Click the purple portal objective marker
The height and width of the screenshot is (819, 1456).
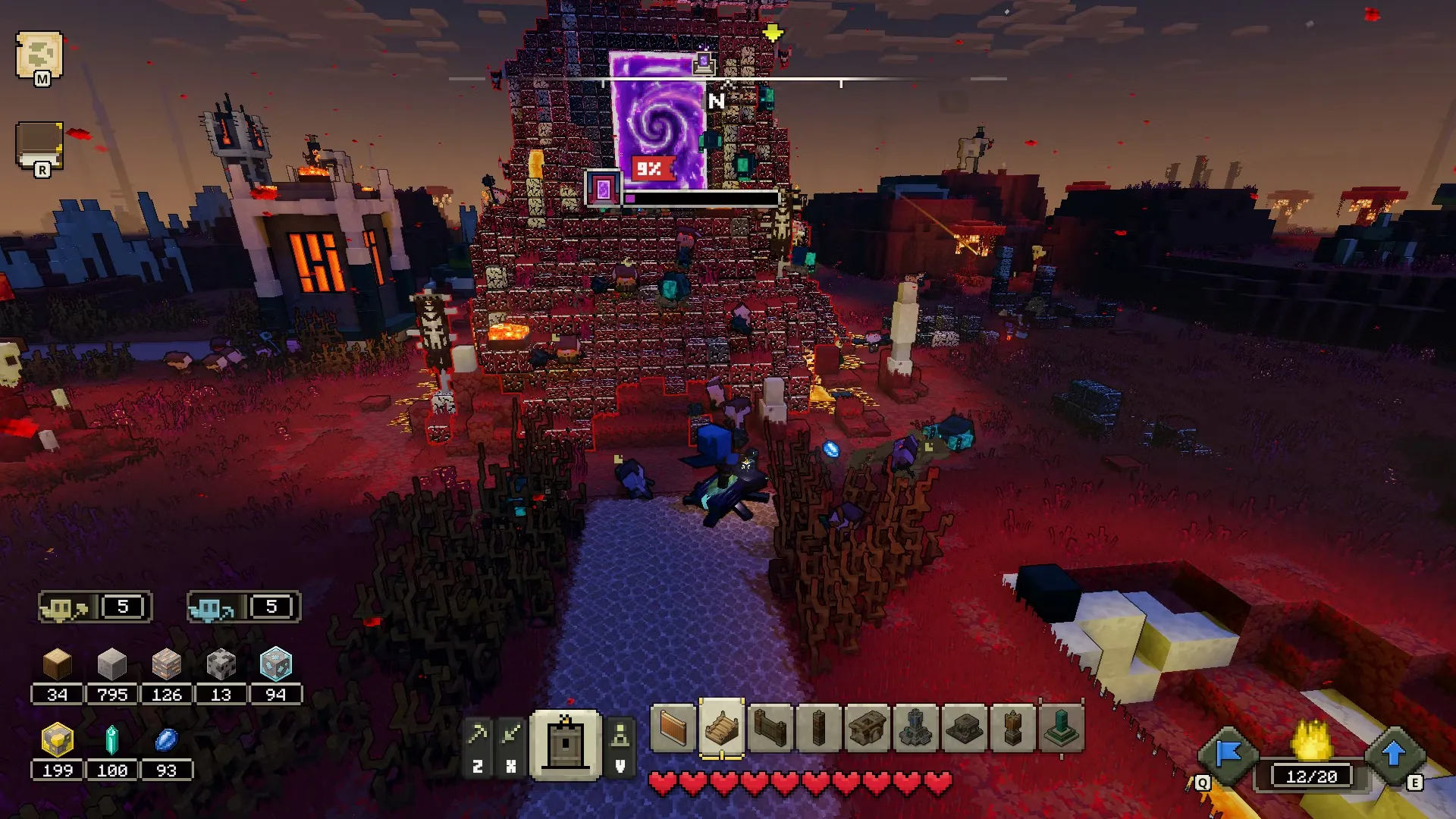coord(604,188)
